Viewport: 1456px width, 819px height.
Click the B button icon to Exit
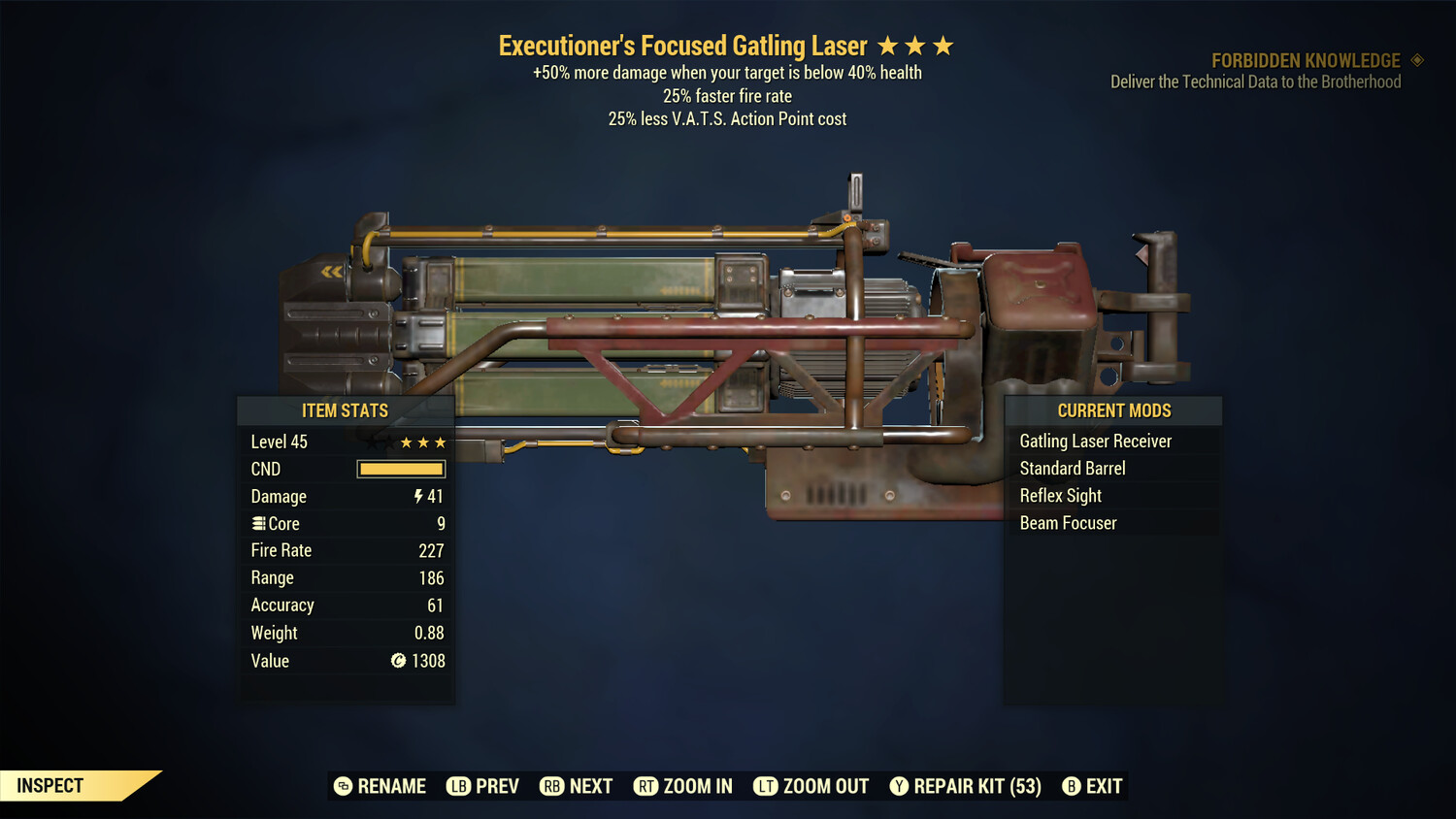1072,786
